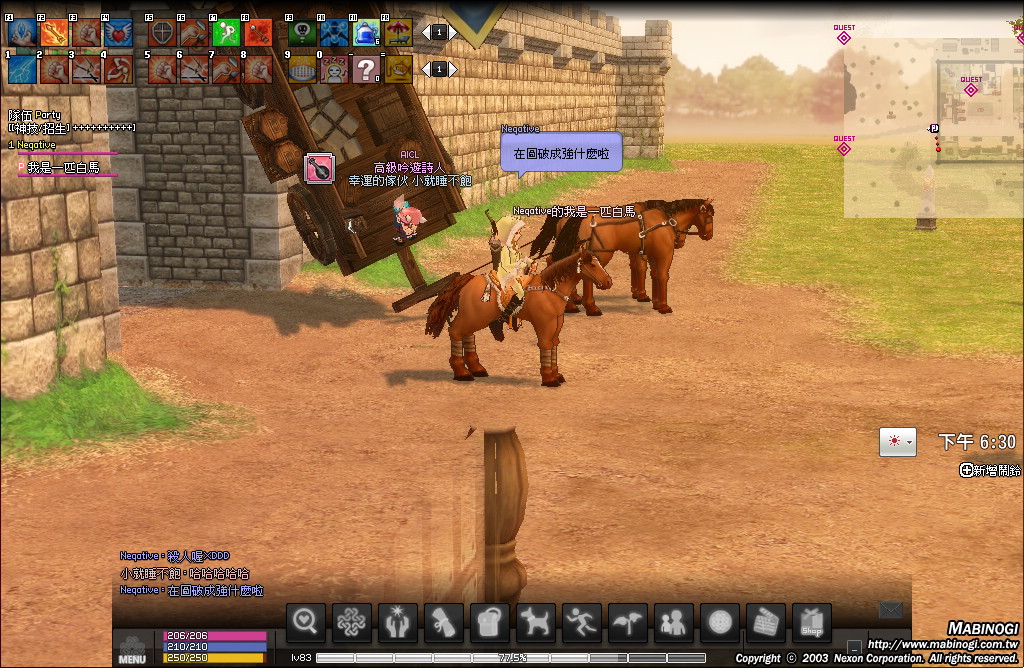
Task: Open the weather sun dropdown
Action: (896, 441)
